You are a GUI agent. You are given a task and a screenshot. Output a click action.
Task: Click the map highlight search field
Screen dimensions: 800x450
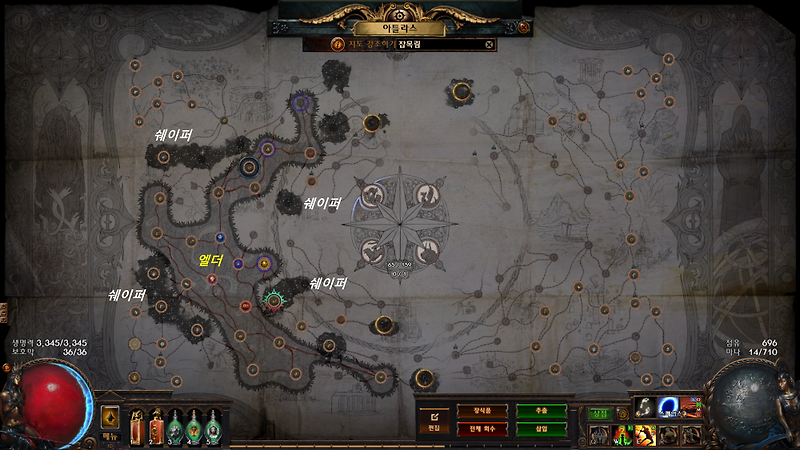coord(420,44)
